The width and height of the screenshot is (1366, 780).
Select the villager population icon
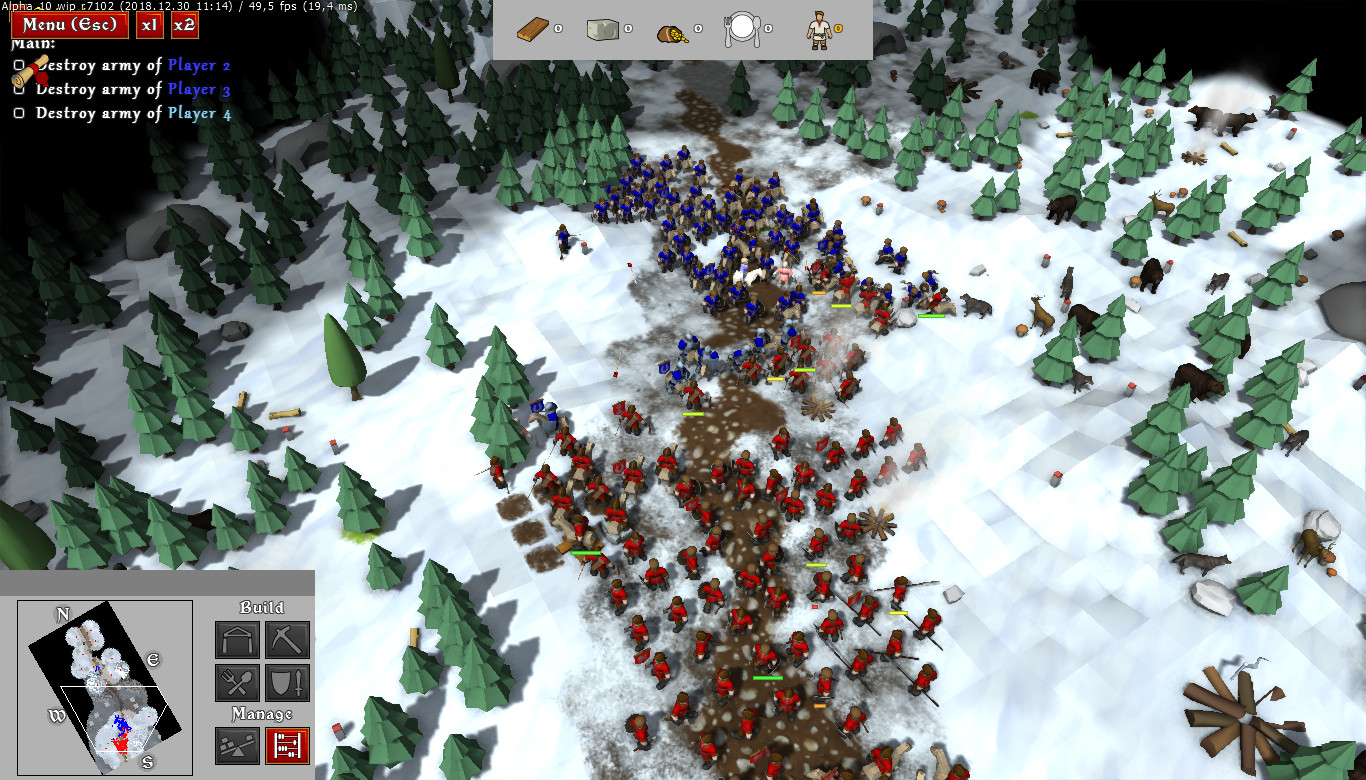point(818,31)
